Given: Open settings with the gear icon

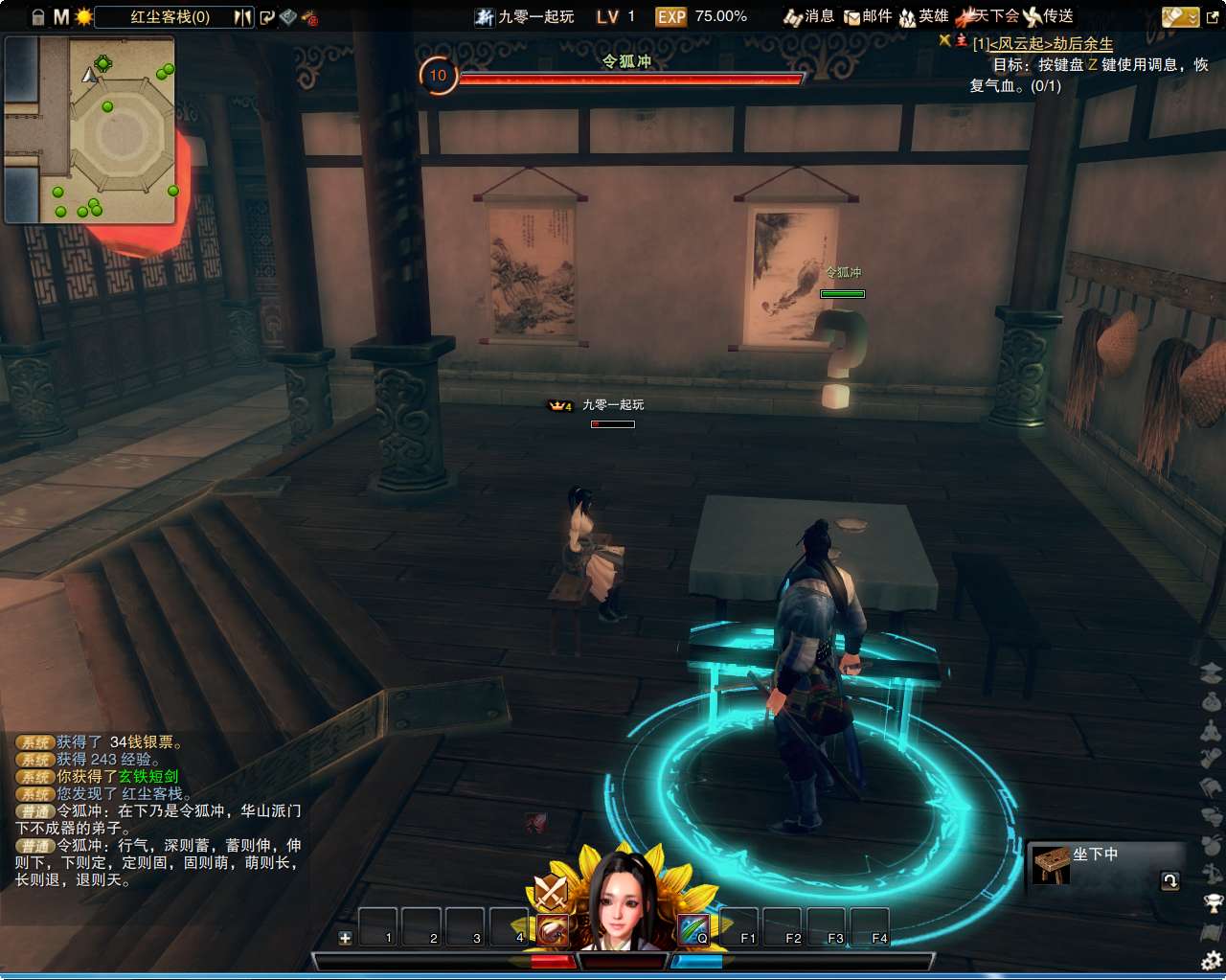Looking at the screenshot, I should [x=1212, y=960].
